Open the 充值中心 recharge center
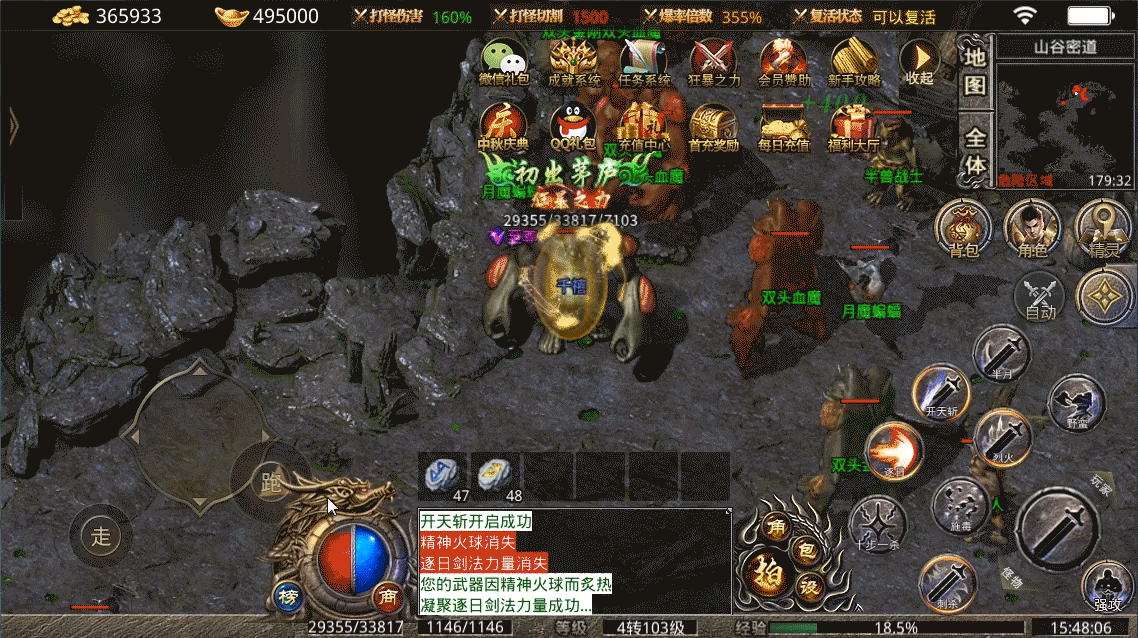1138x638 pixels. tap(644, 125)
